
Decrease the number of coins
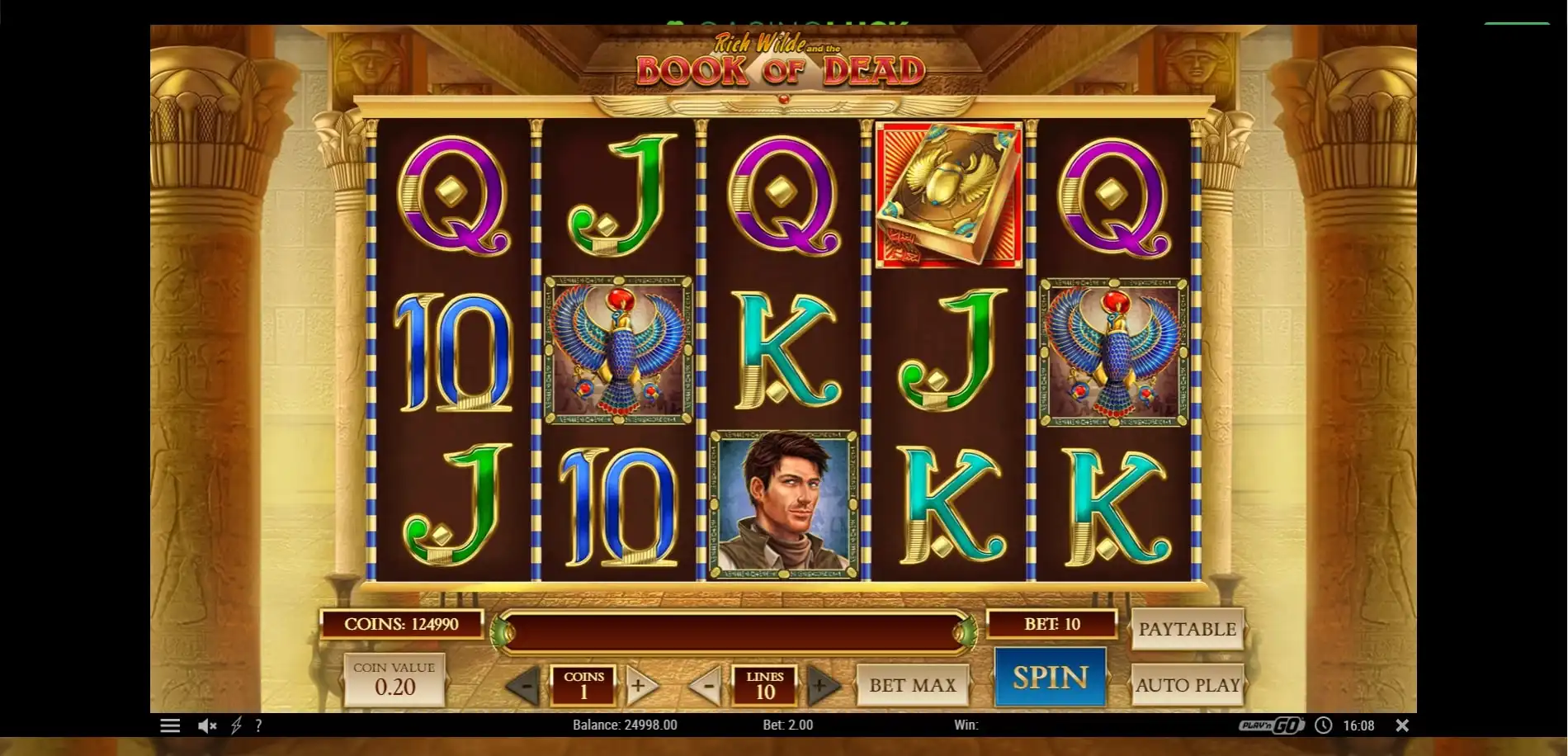pos(523,685)
